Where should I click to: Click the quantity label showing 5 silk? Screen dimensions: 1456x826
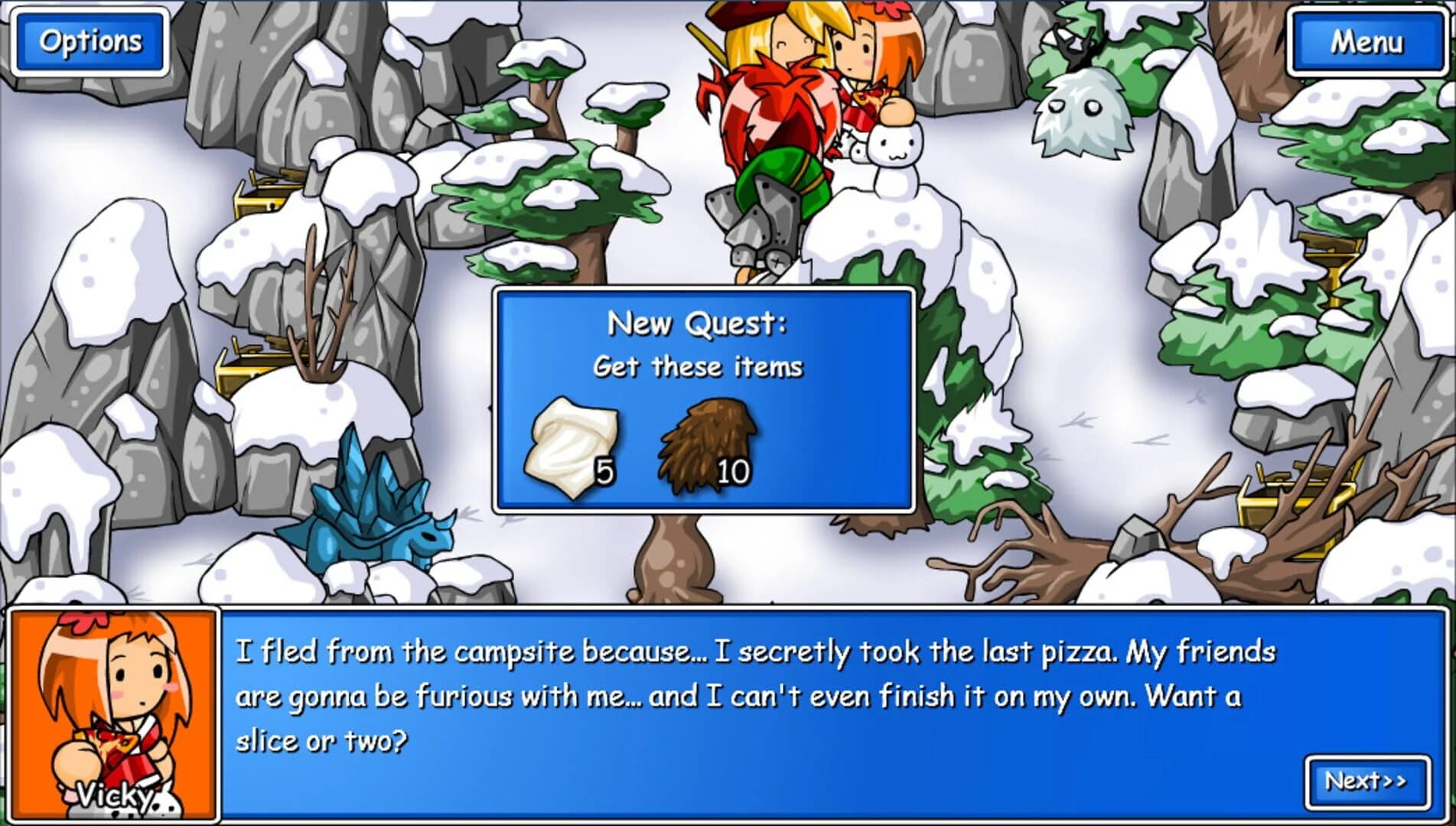pyautogui.click(x=604, y=473)
